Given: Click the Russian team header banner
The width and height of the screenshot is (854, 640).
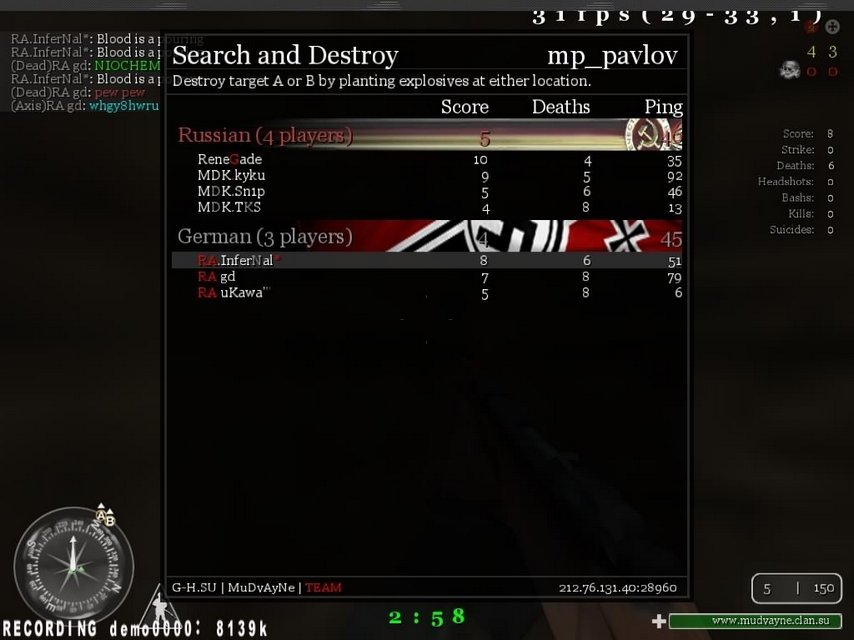Looking at the screenshot, I should tap(427, 135).
